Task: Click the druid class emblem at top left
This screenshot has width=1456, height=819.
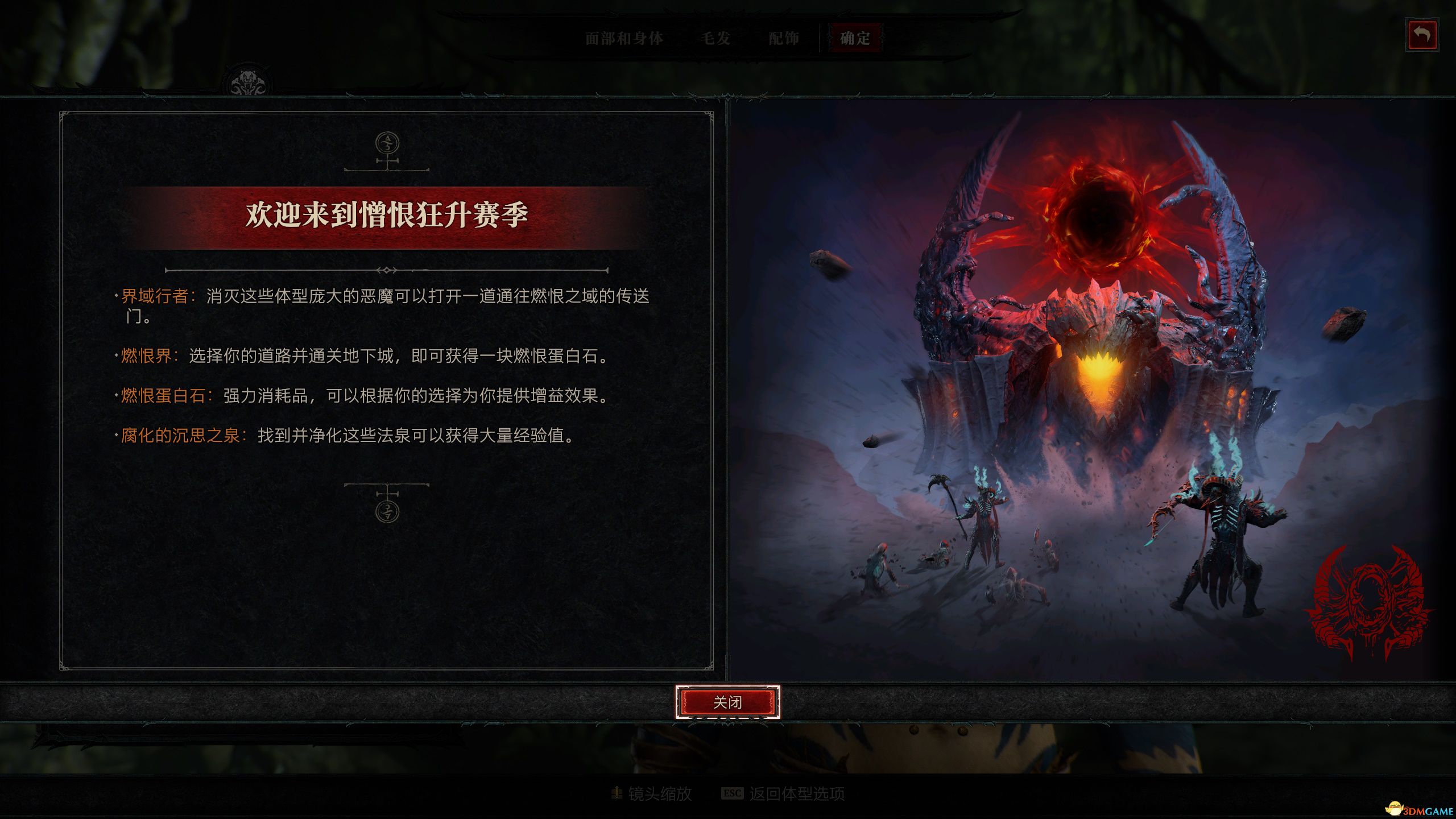Action: [249, 80]
